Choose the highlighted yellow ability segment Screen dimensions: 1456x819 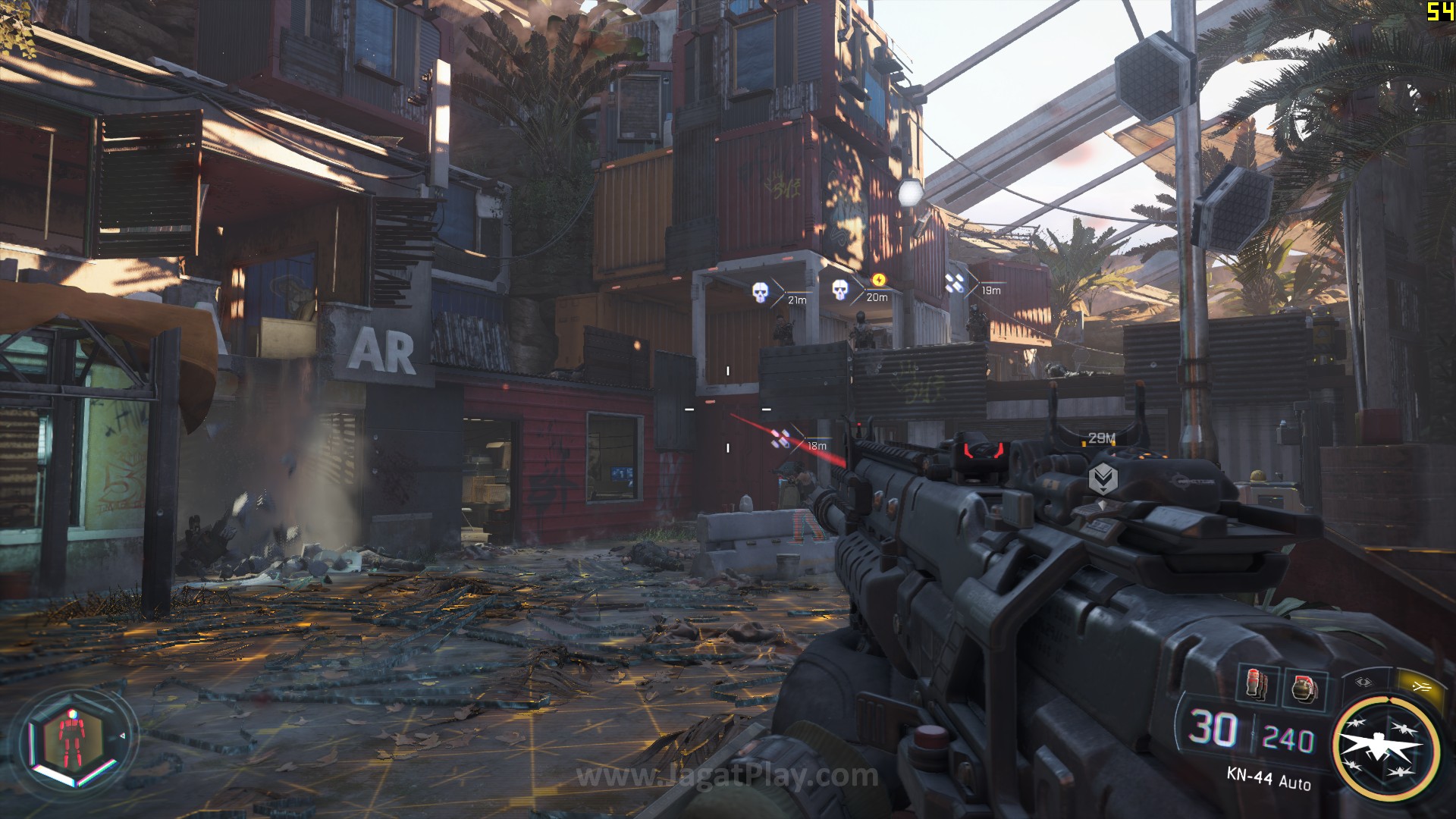point(1420,686)
